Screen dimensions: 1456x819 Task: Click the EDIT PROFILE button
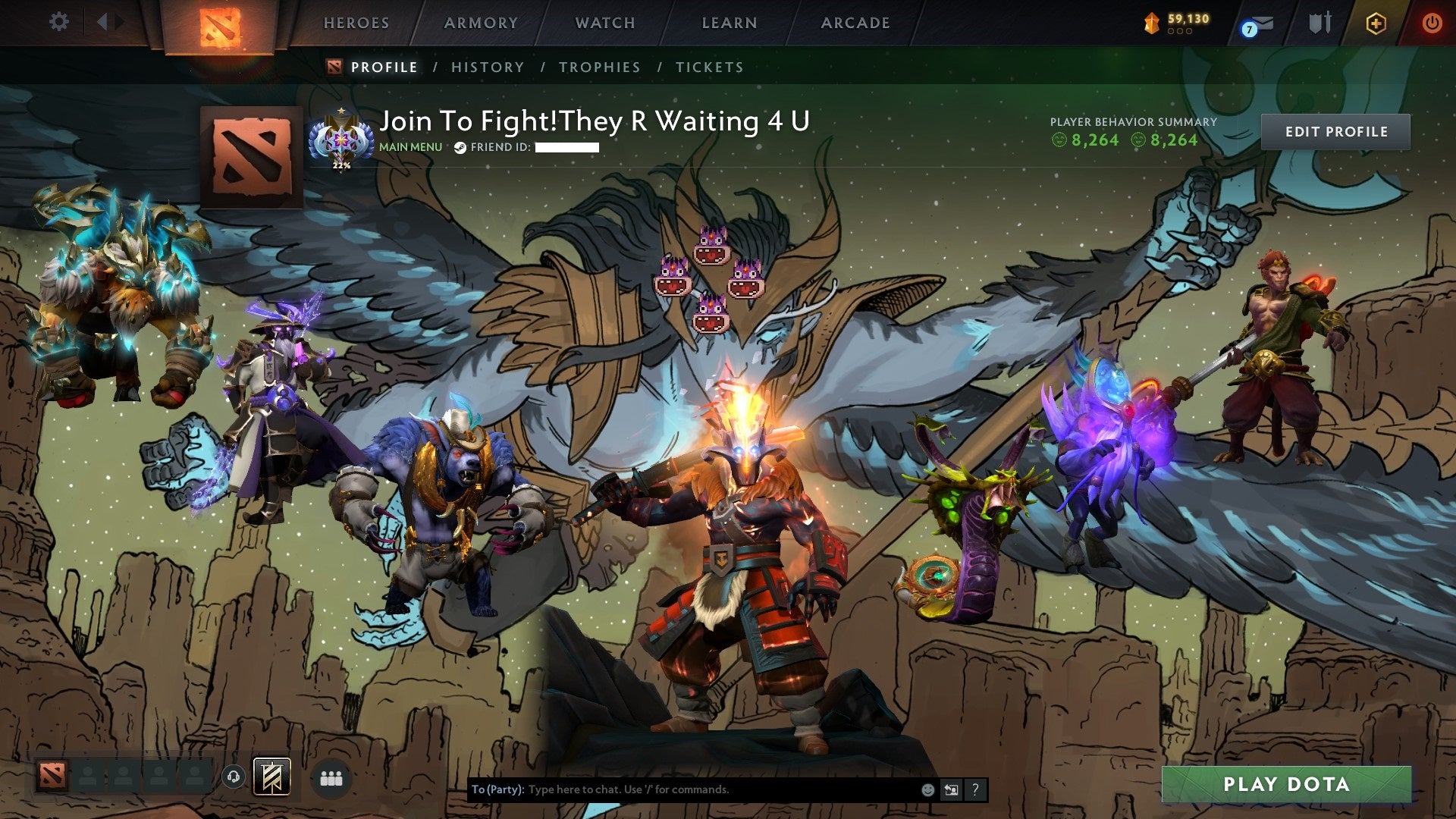pyautogui.click(x=1335, y=131)
